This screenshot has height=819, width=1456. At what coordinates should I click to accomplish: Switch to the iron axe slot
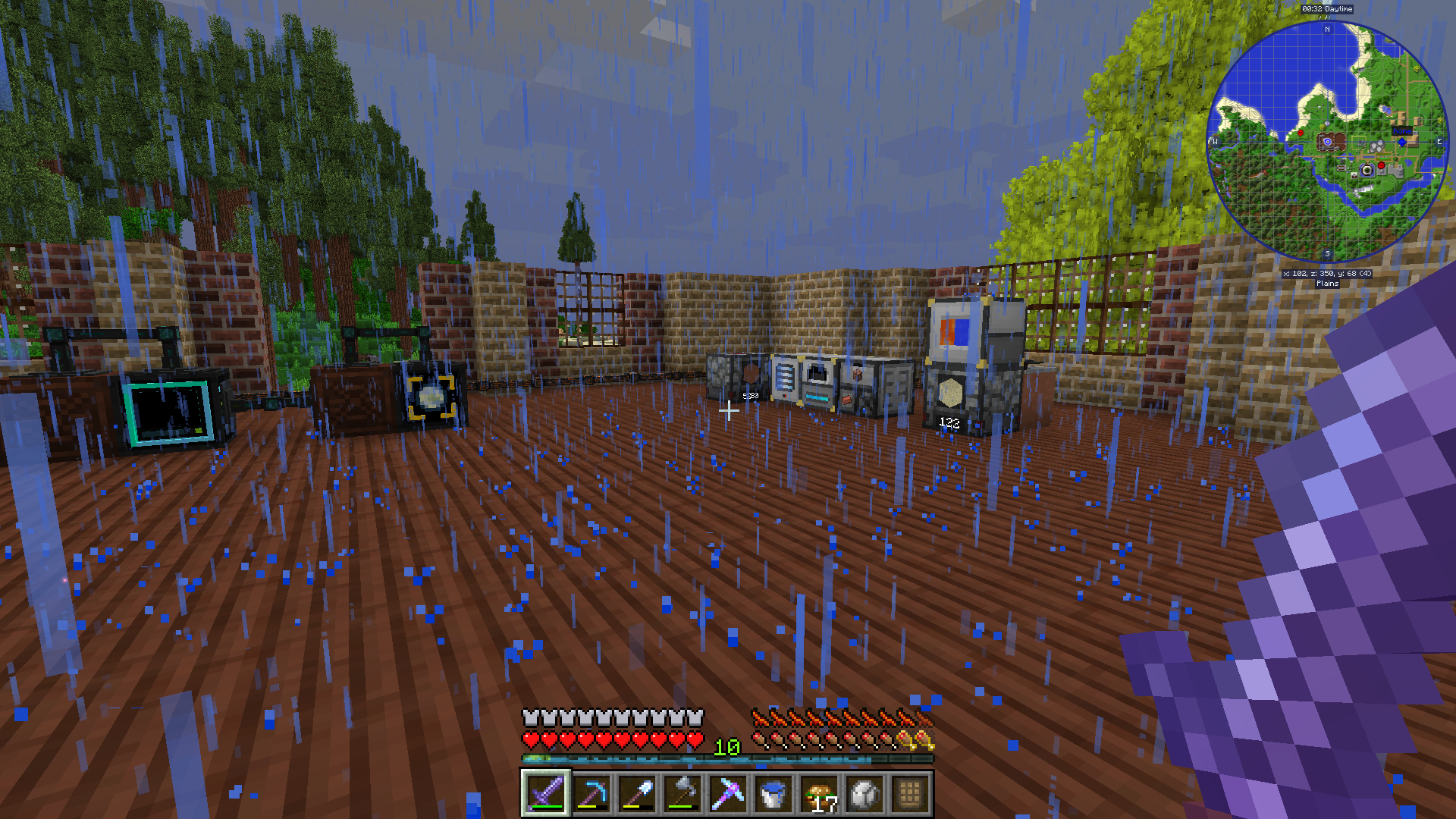[x=682, y=794]
